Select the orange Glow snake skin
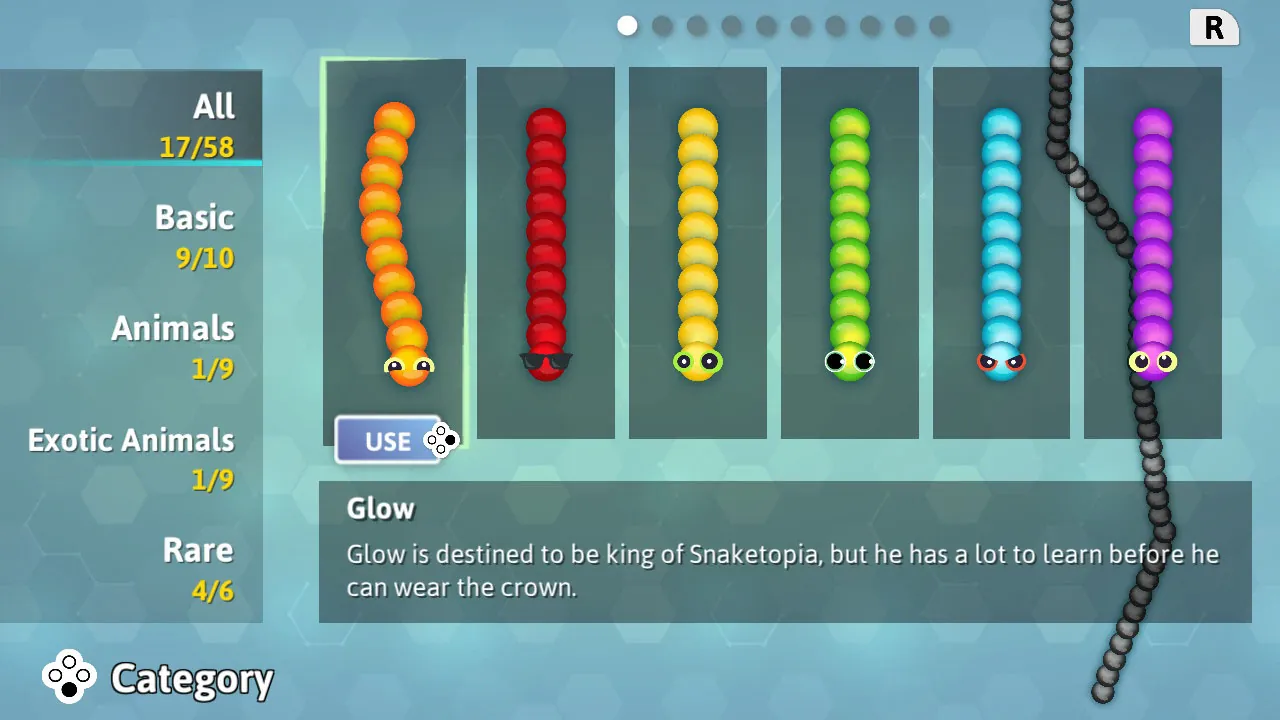This screenshot has height=720, width=1280. point(393,250)
